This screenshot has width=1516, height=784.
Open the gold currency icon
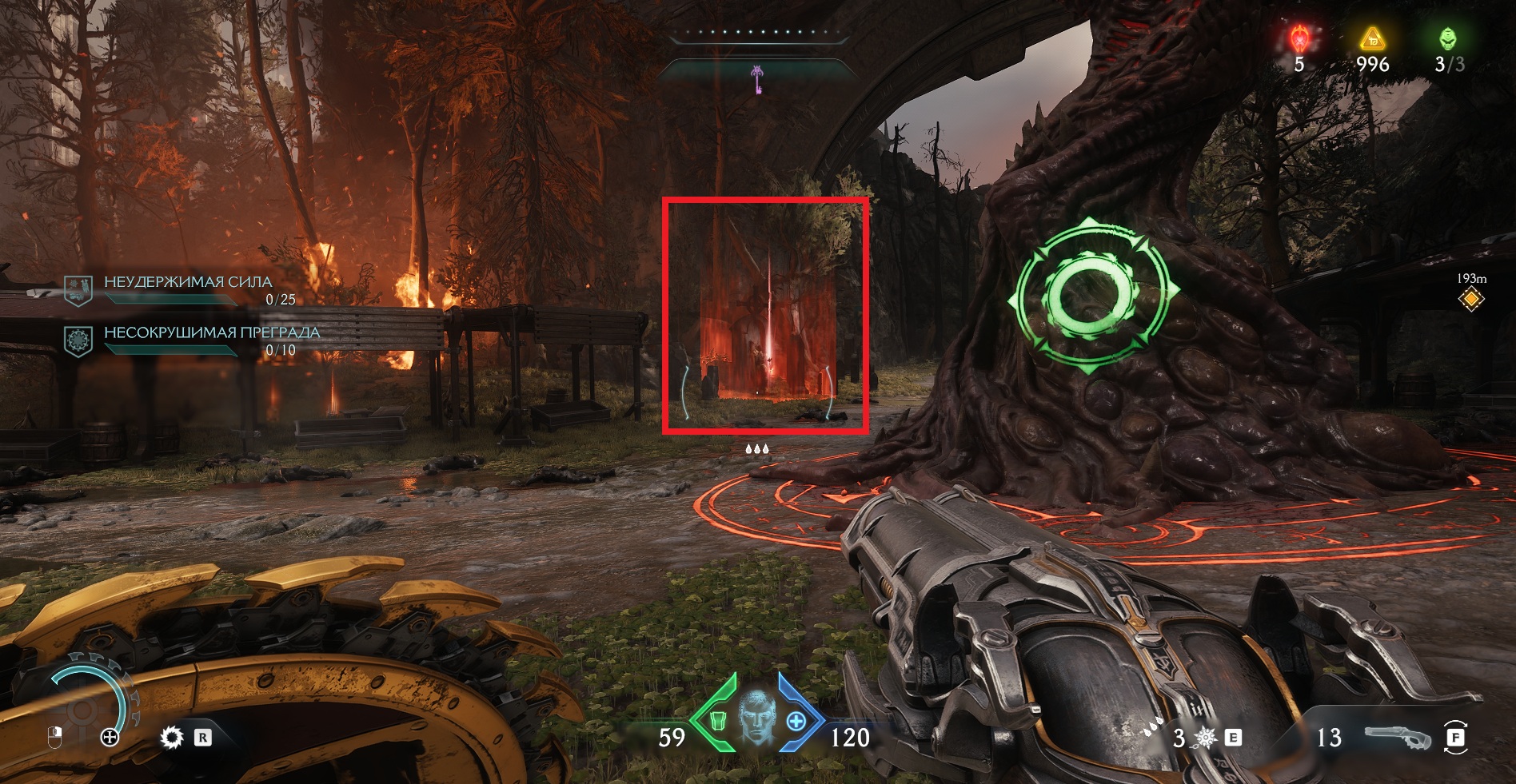pyautogui.click(x=1372, y=38)
